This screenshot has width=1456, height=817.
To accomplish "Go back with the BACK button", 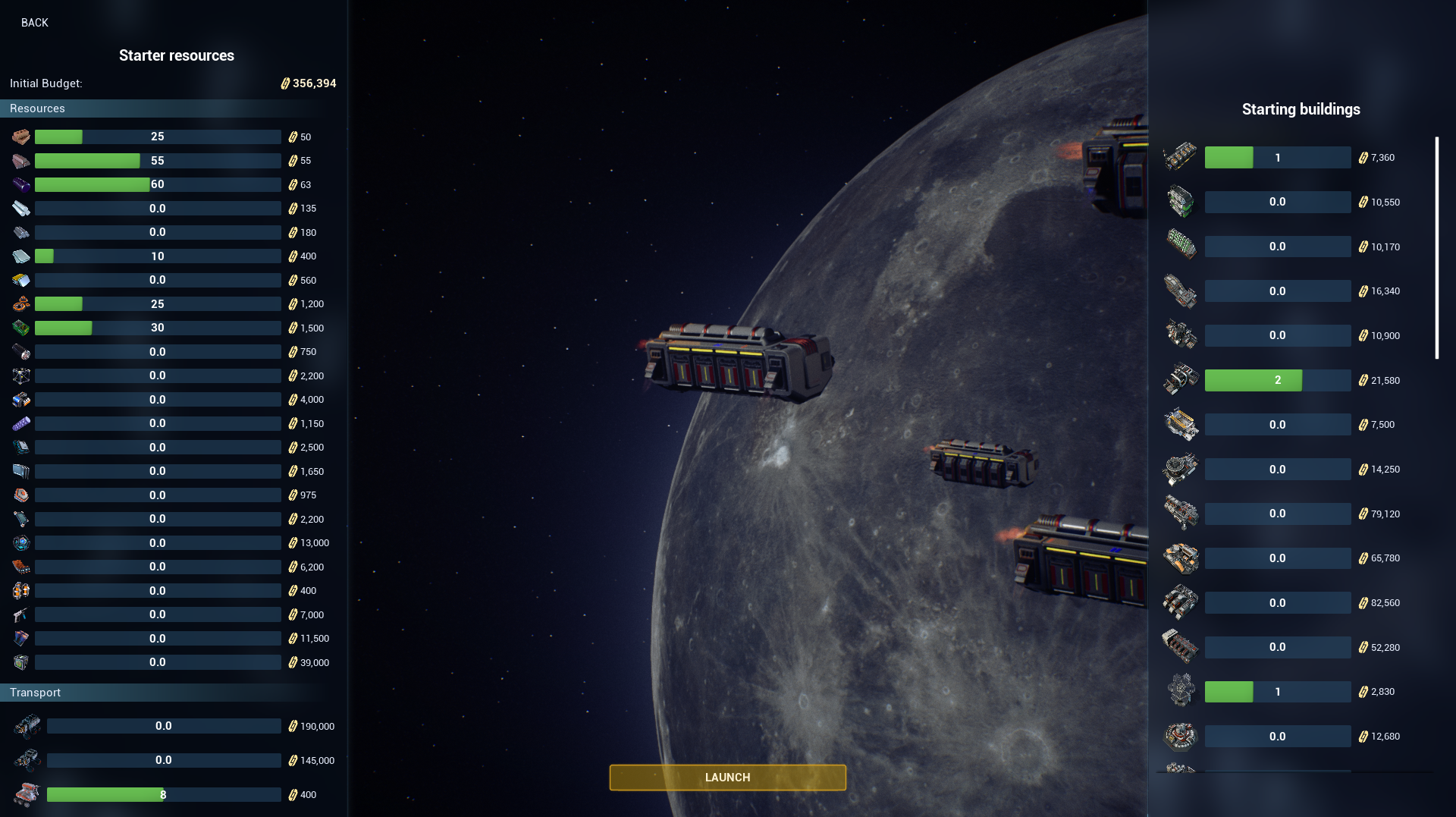I will coord(35,23).
